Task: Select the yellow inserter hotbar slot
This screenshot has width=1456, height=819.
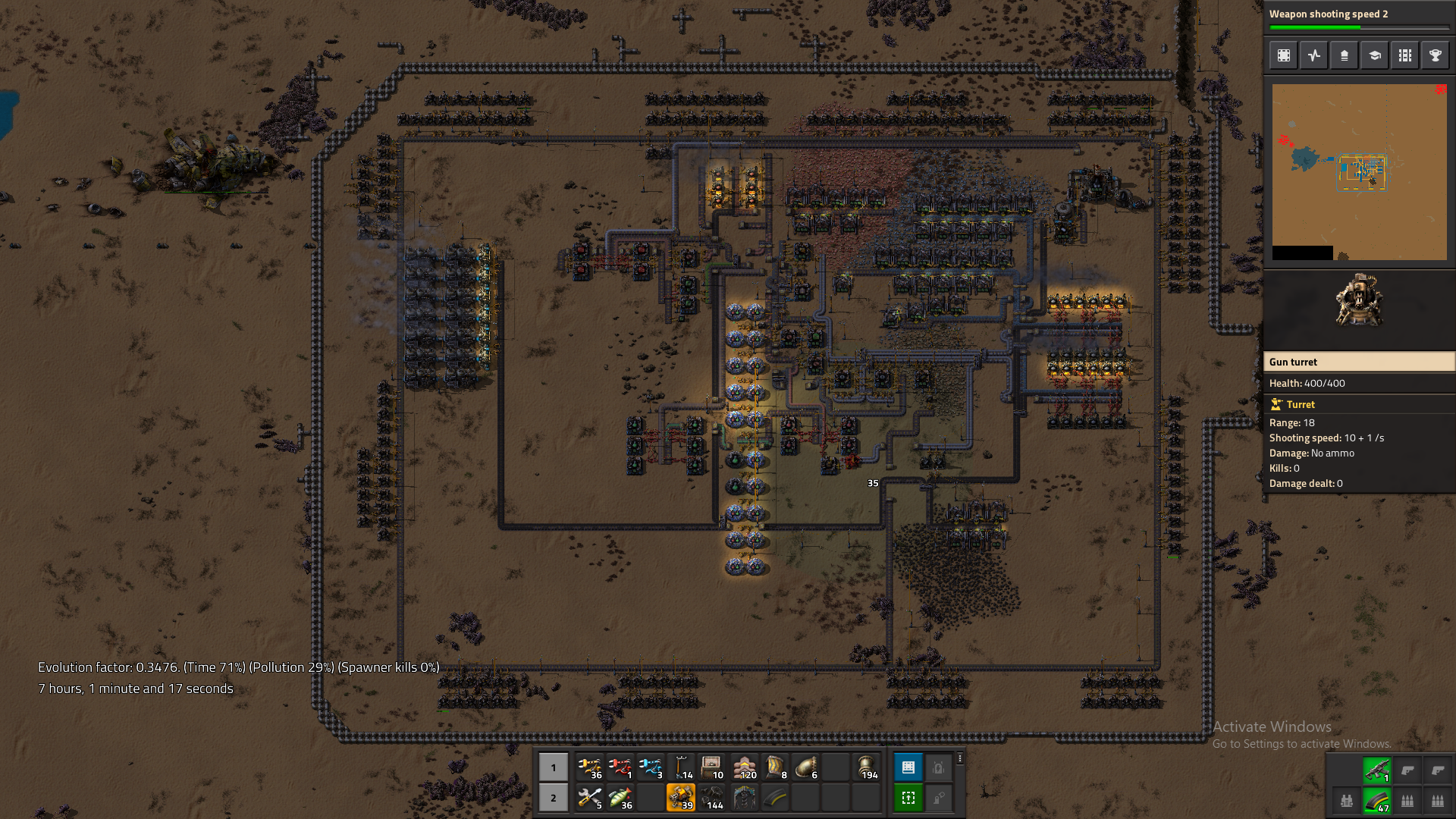Action: tap(589, 767)
